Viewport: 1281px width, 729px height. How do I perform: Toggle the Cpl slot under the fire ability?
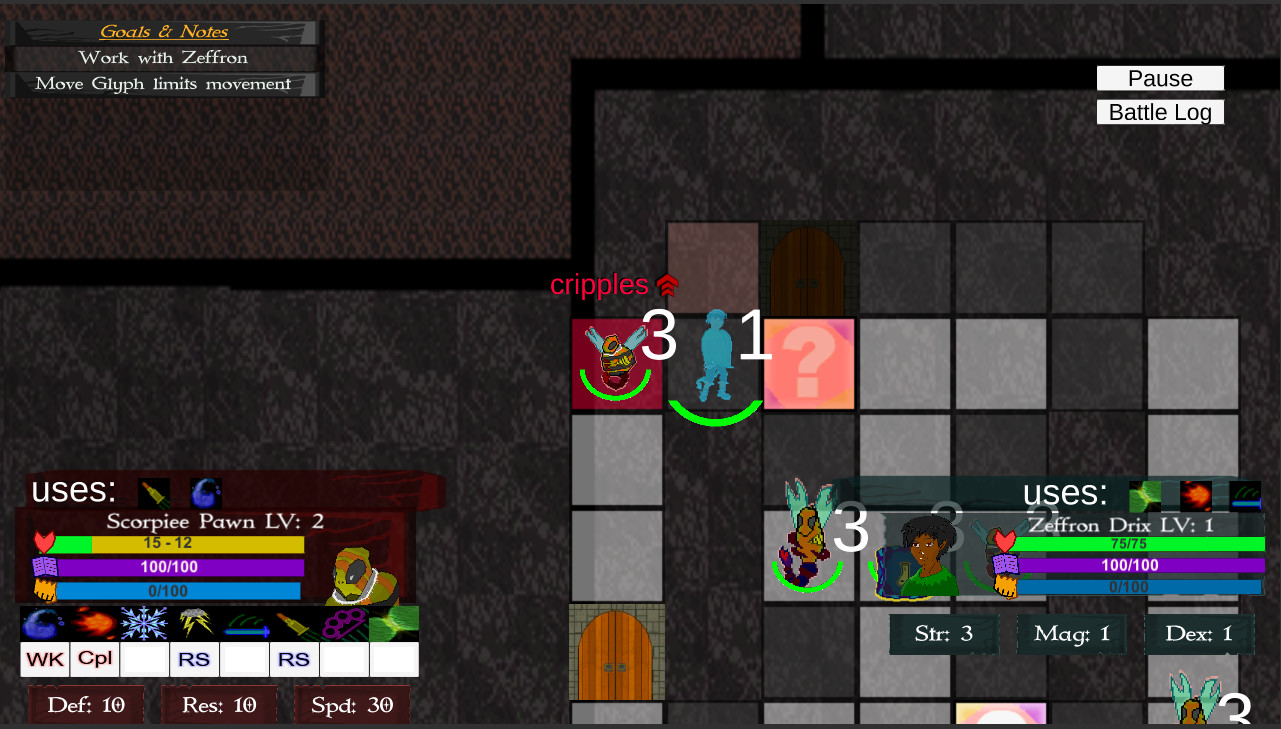pos(94,659)
